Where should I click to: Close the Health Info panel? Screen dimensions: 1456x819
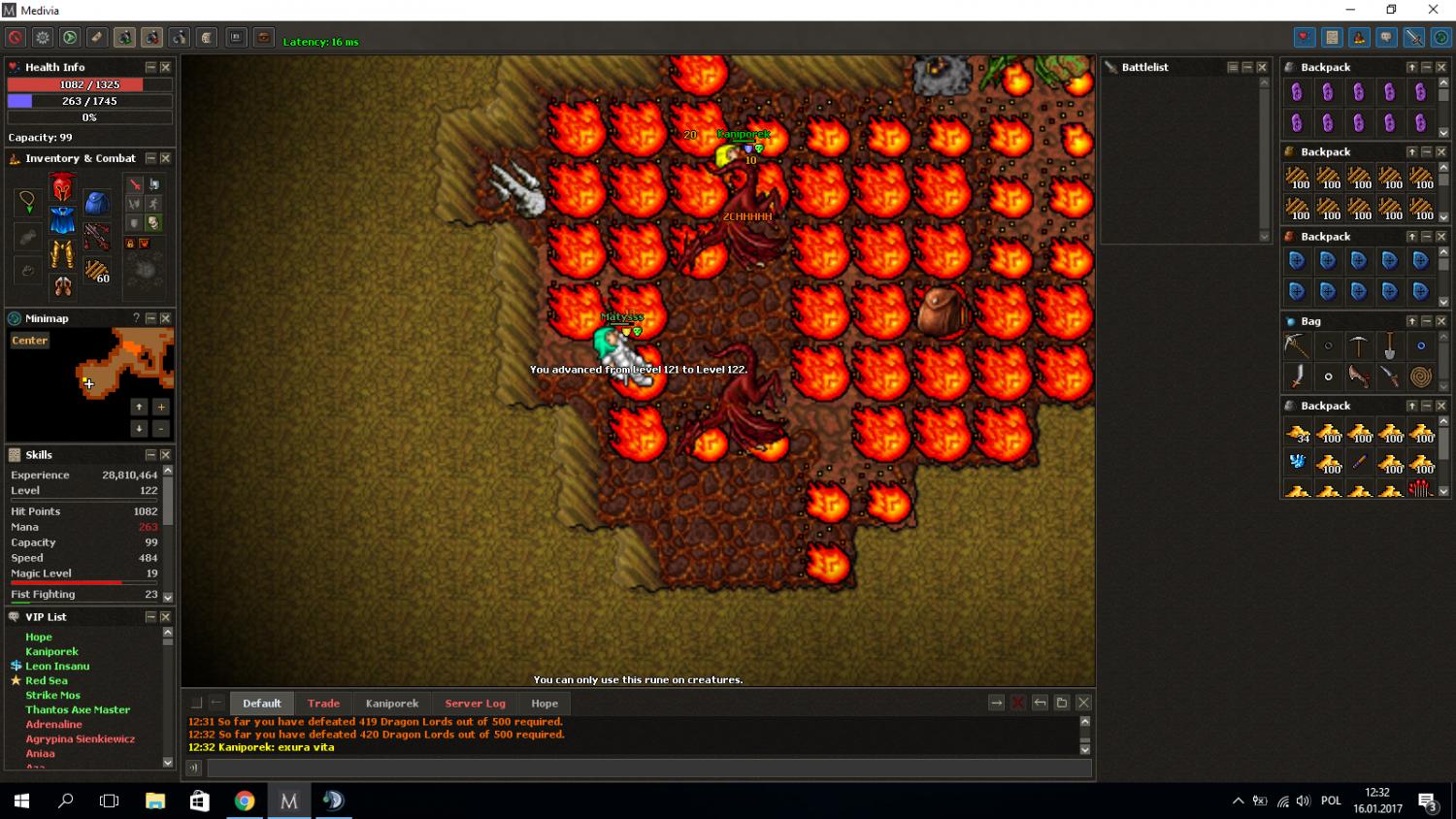[165, 67]
